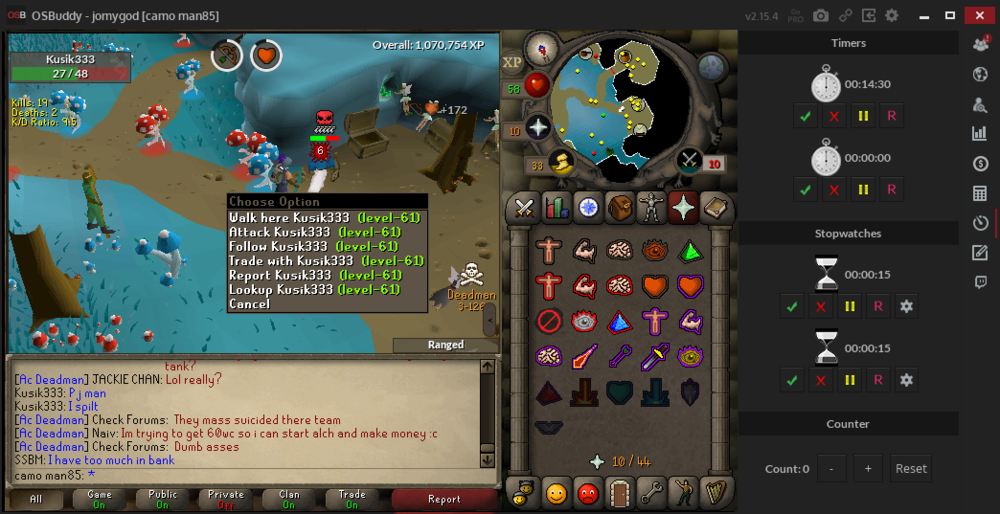Show the All chat tab

pos(35,498)
